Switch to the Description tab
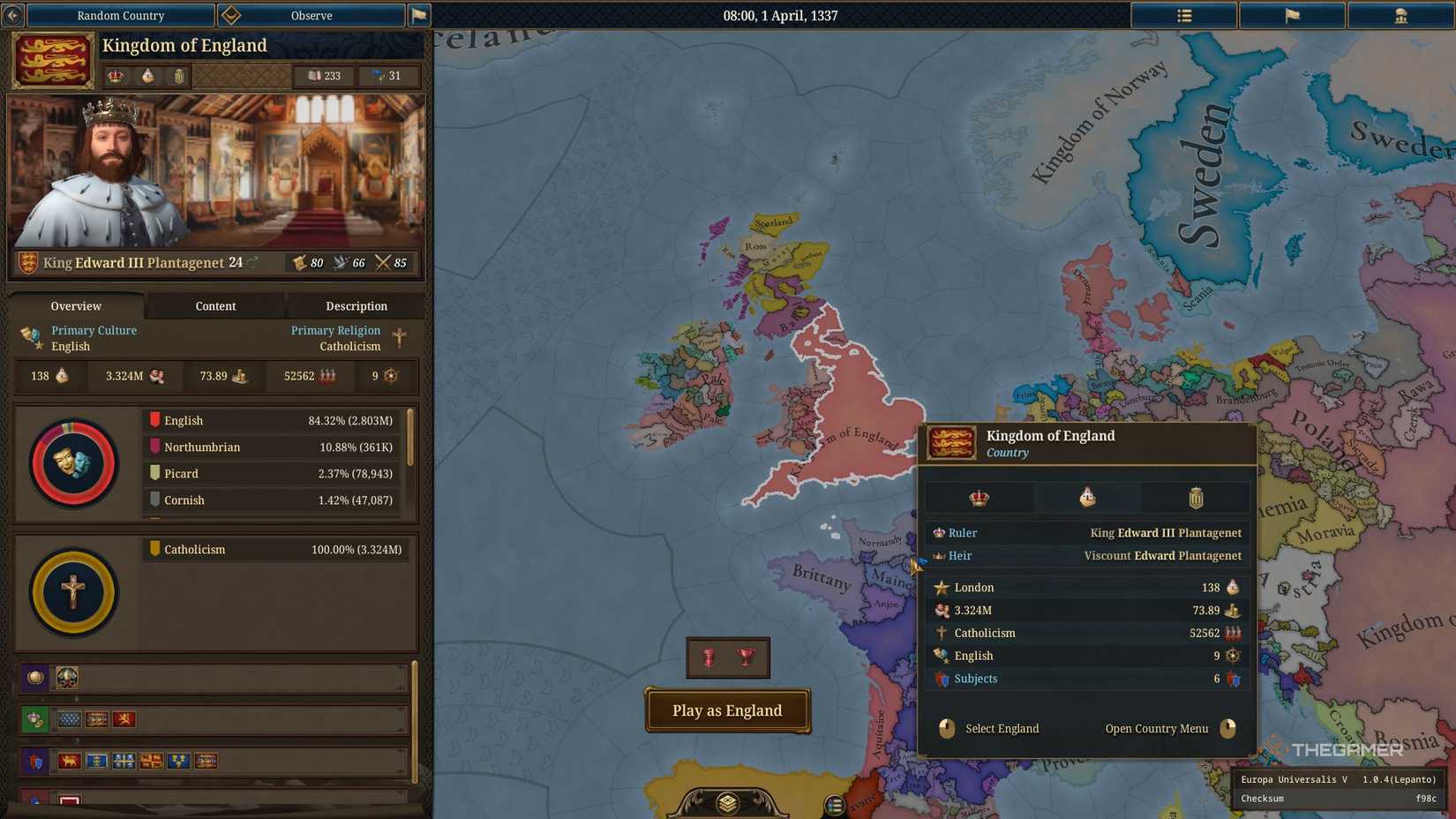The height and width of the screenshot is (819, 1456). (356, 306)
